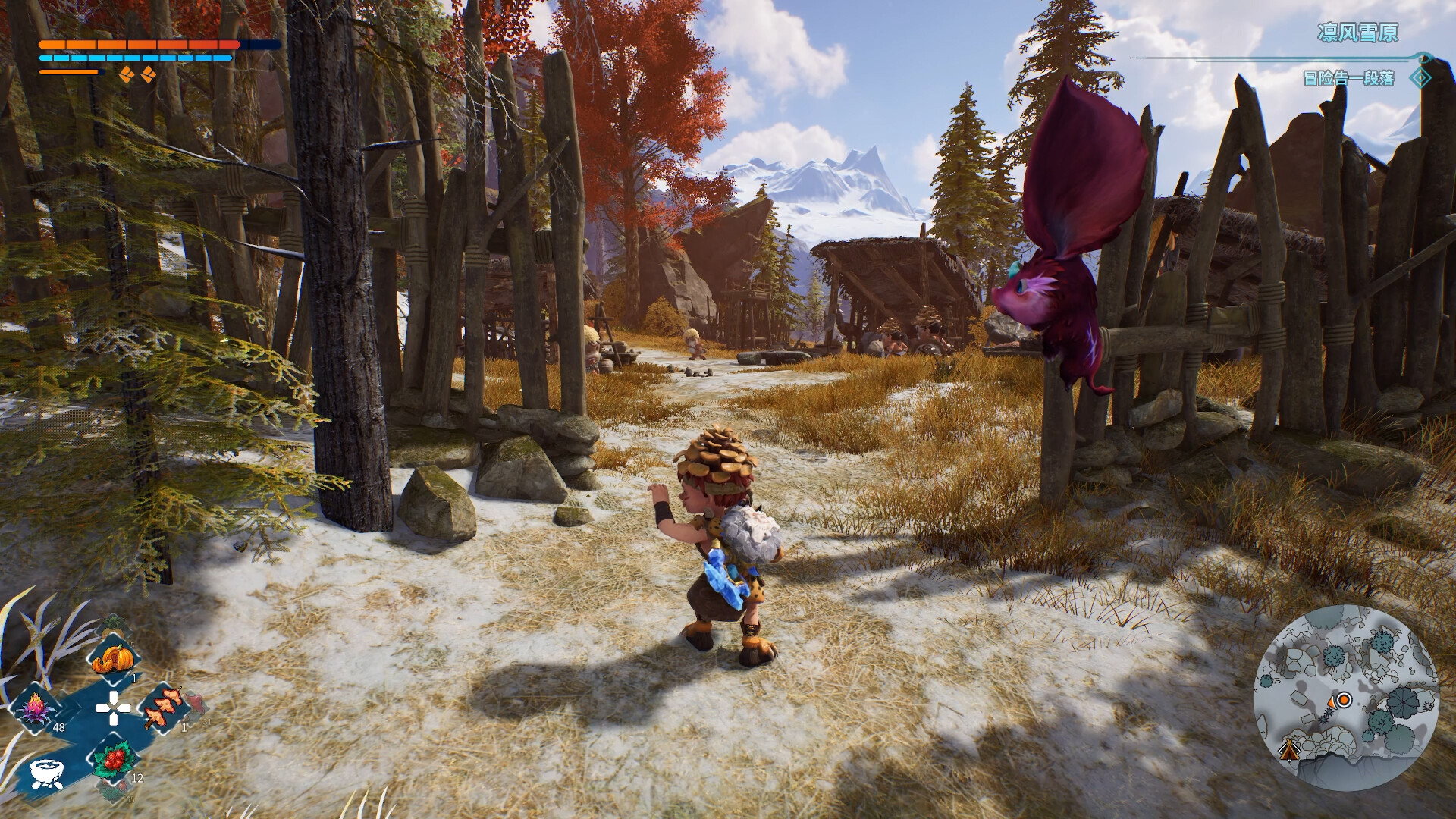Click the tent campsite icon on the minimap

tap(1290, 752)
